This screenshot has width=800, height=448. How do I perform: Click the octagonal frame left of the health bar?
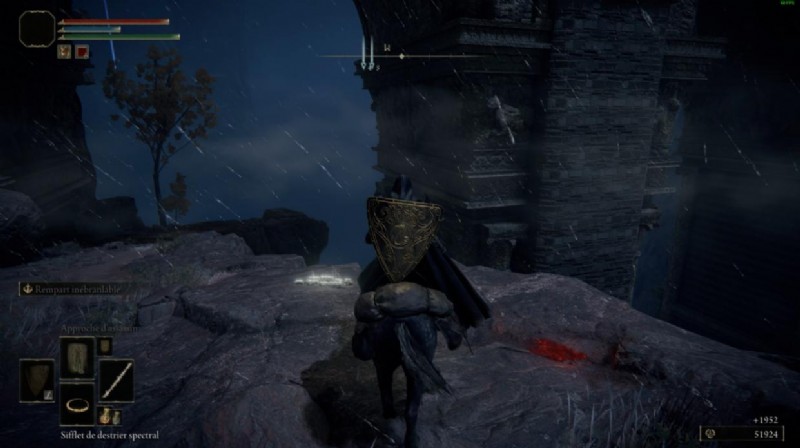(38, 27)
